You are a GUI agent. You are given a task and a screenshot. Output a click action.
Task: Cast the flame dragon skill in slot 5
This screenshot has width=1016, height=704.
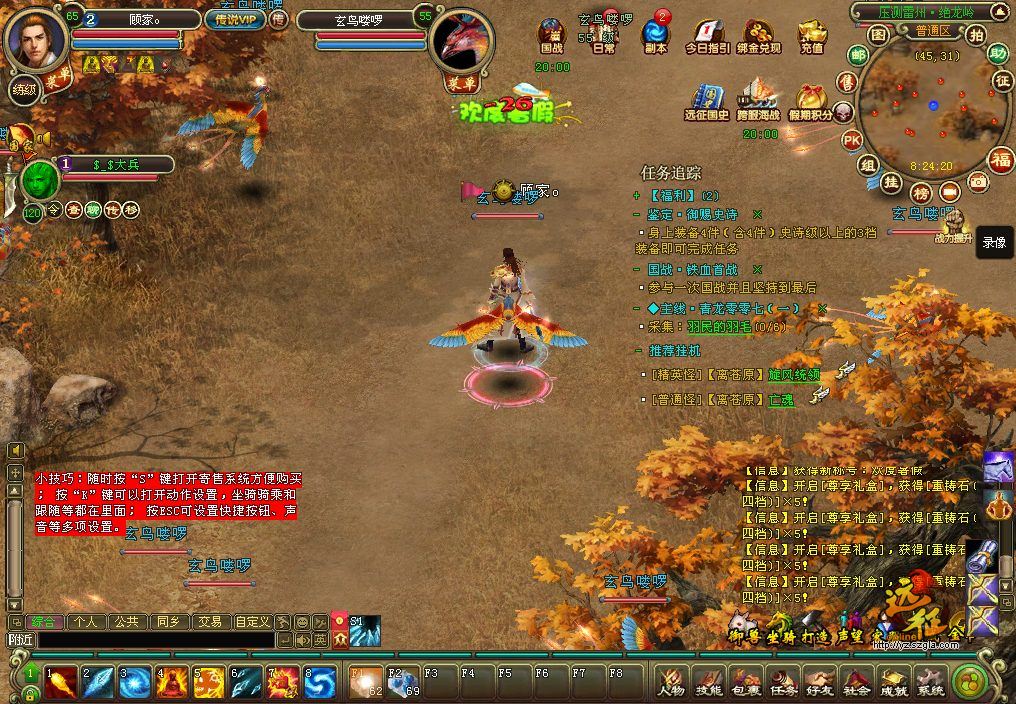(210, 682)
